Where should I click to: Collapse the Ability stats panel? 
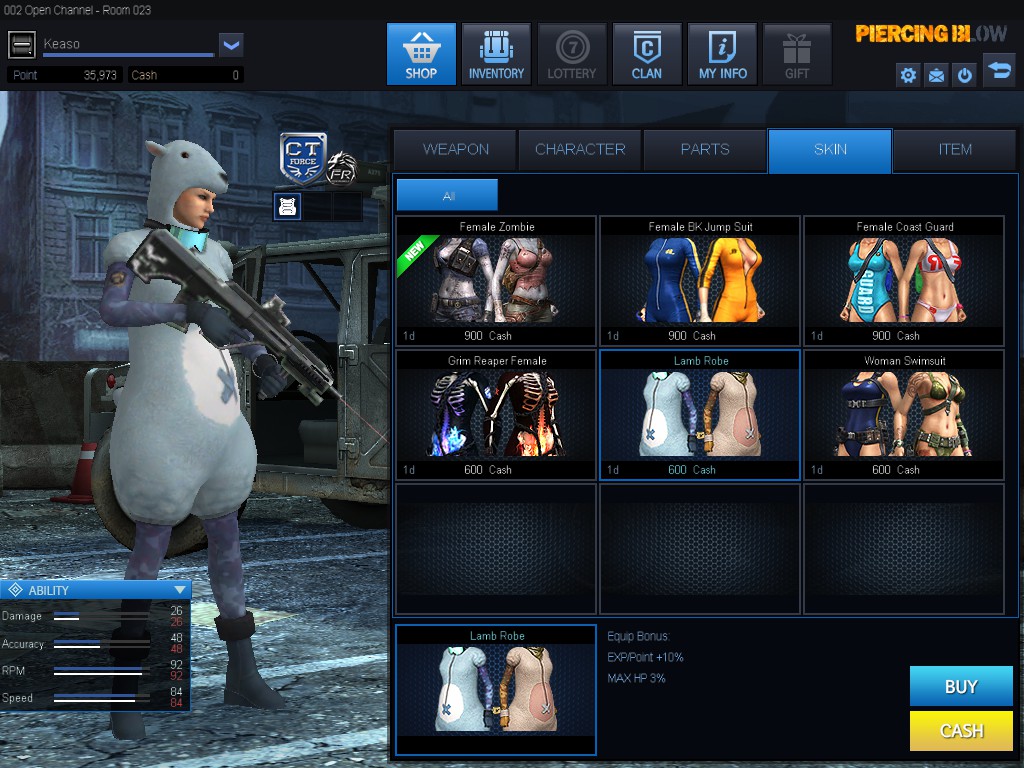tap(180, 590)
